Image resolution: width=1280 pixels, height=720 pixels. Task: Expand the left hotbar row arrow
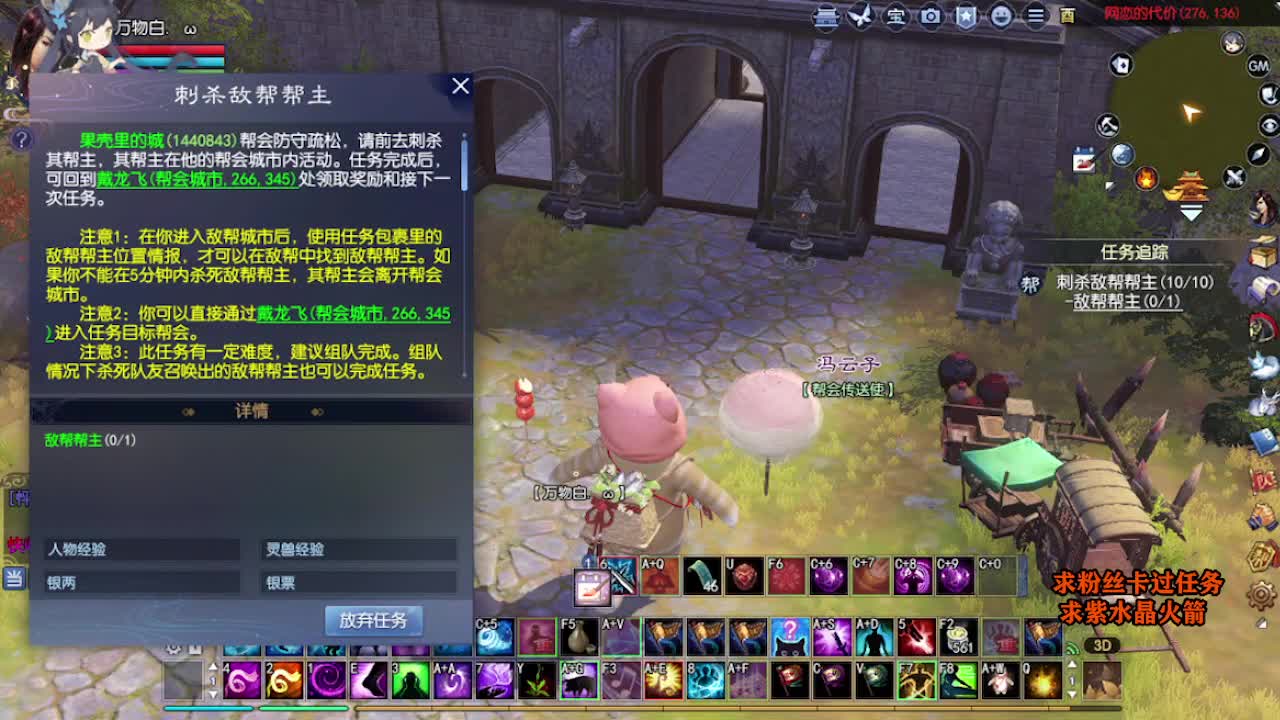click(213, 667)
